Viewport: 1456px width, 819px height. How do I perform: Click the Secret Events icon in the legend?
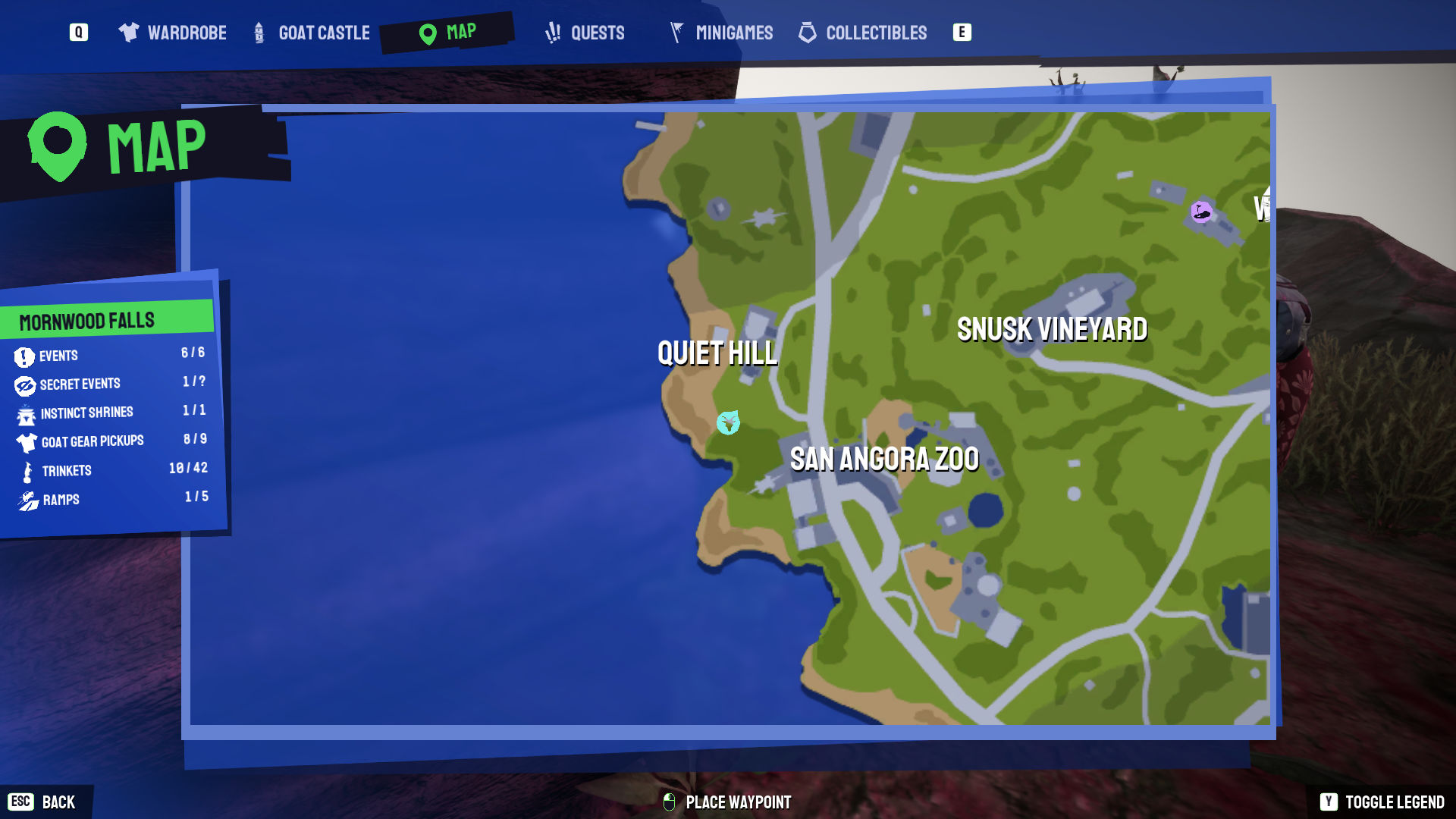(25, 384)
